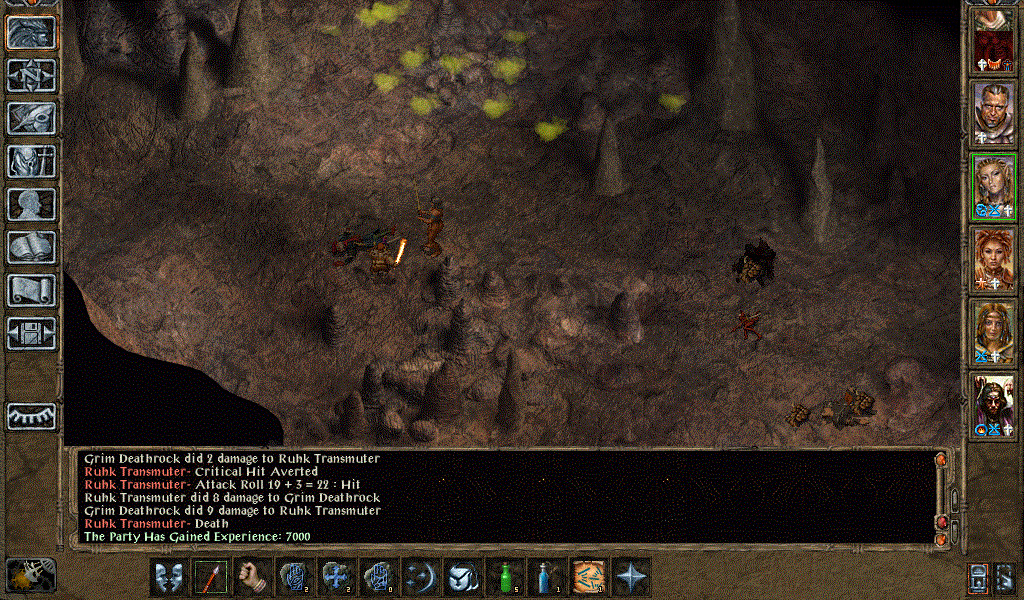Open the four-point star special abilities button
Screen dimensions: 1024x600
[x=631, y=577]
